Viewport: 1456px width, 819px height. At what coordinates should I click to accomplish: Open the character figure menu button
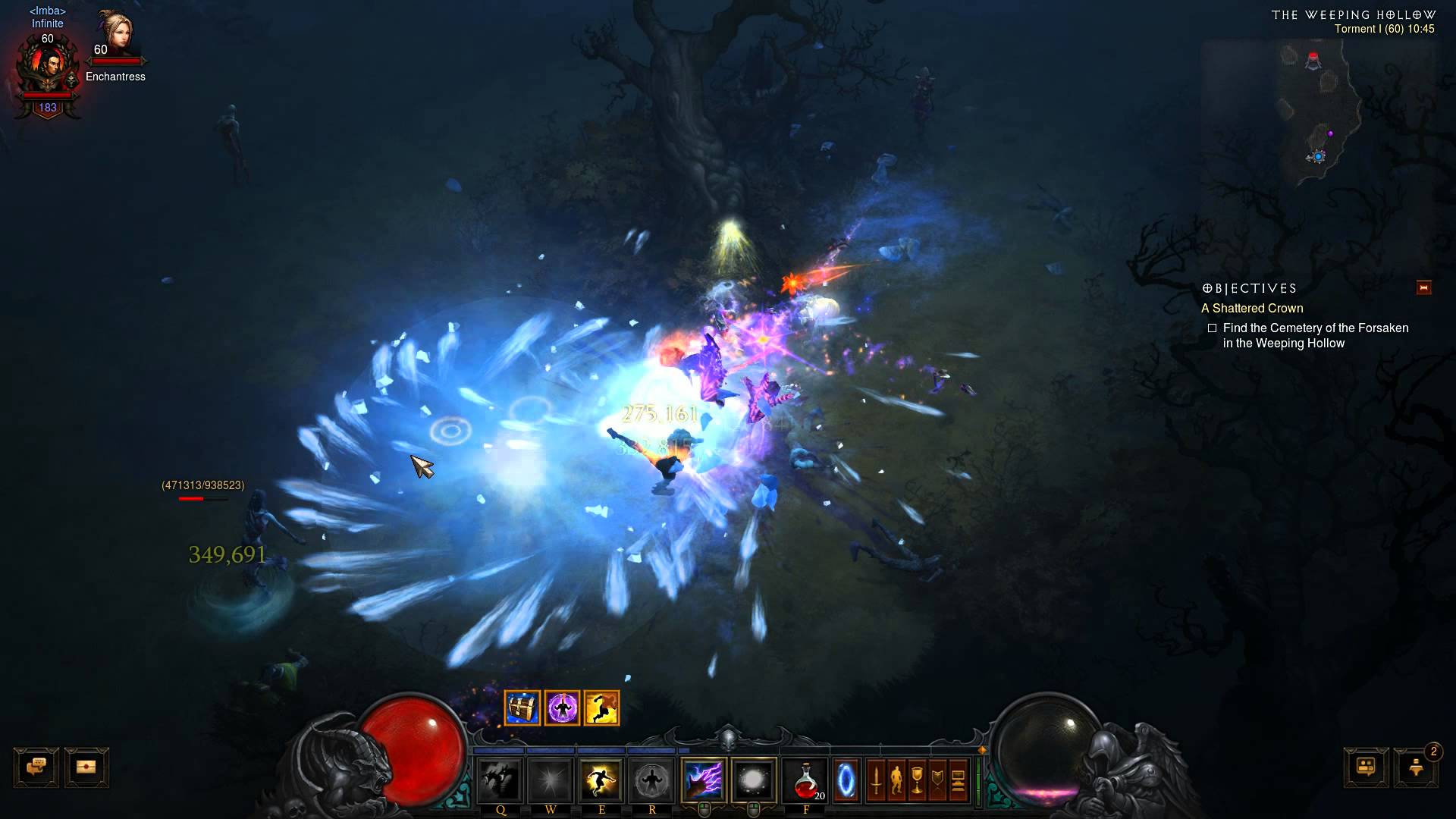coord(896,780)
